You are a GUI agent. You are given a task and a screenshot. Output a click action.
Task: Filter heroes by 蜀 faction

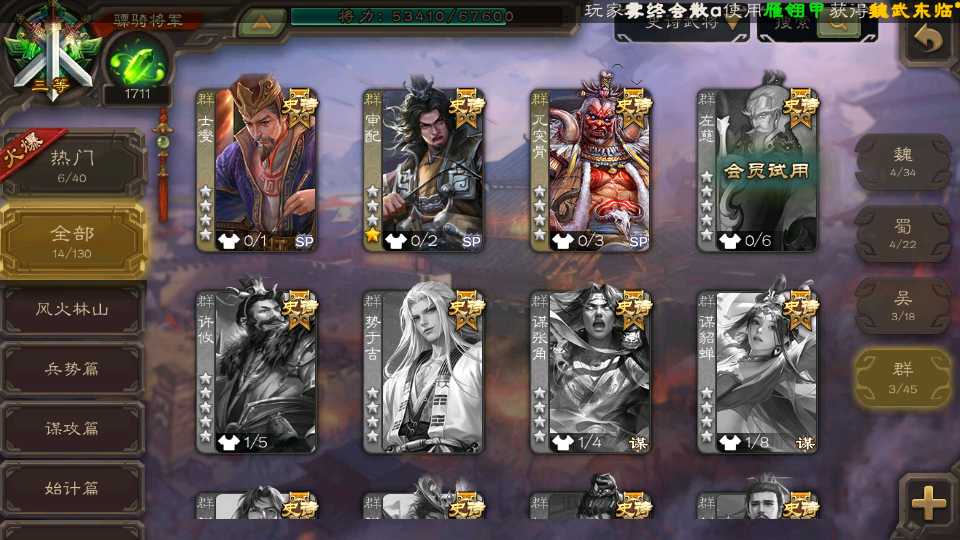902,233
